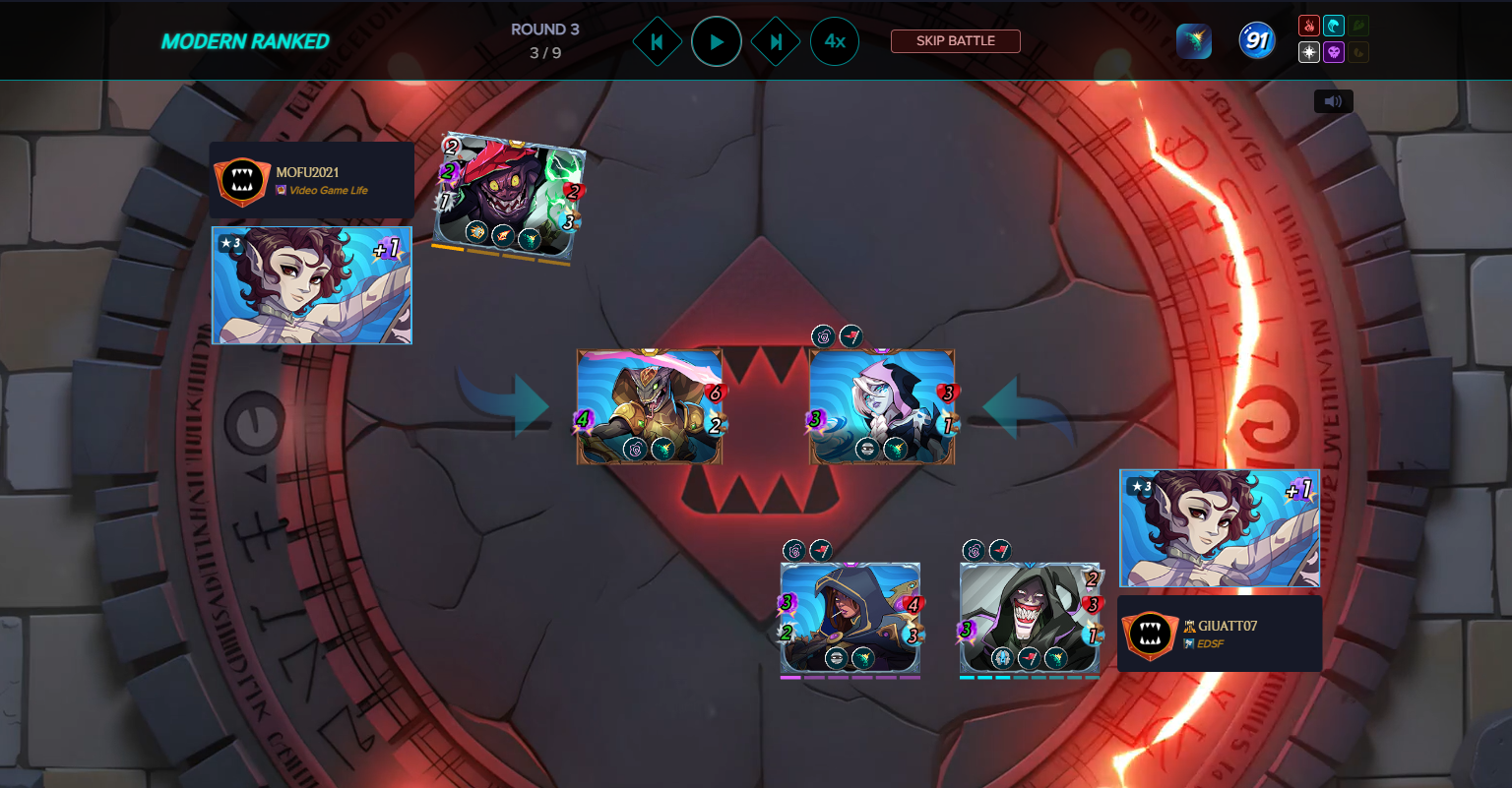Viewport: 1512px width, 788px height.
Task: Play the battle animation
Action: [716, 42]
